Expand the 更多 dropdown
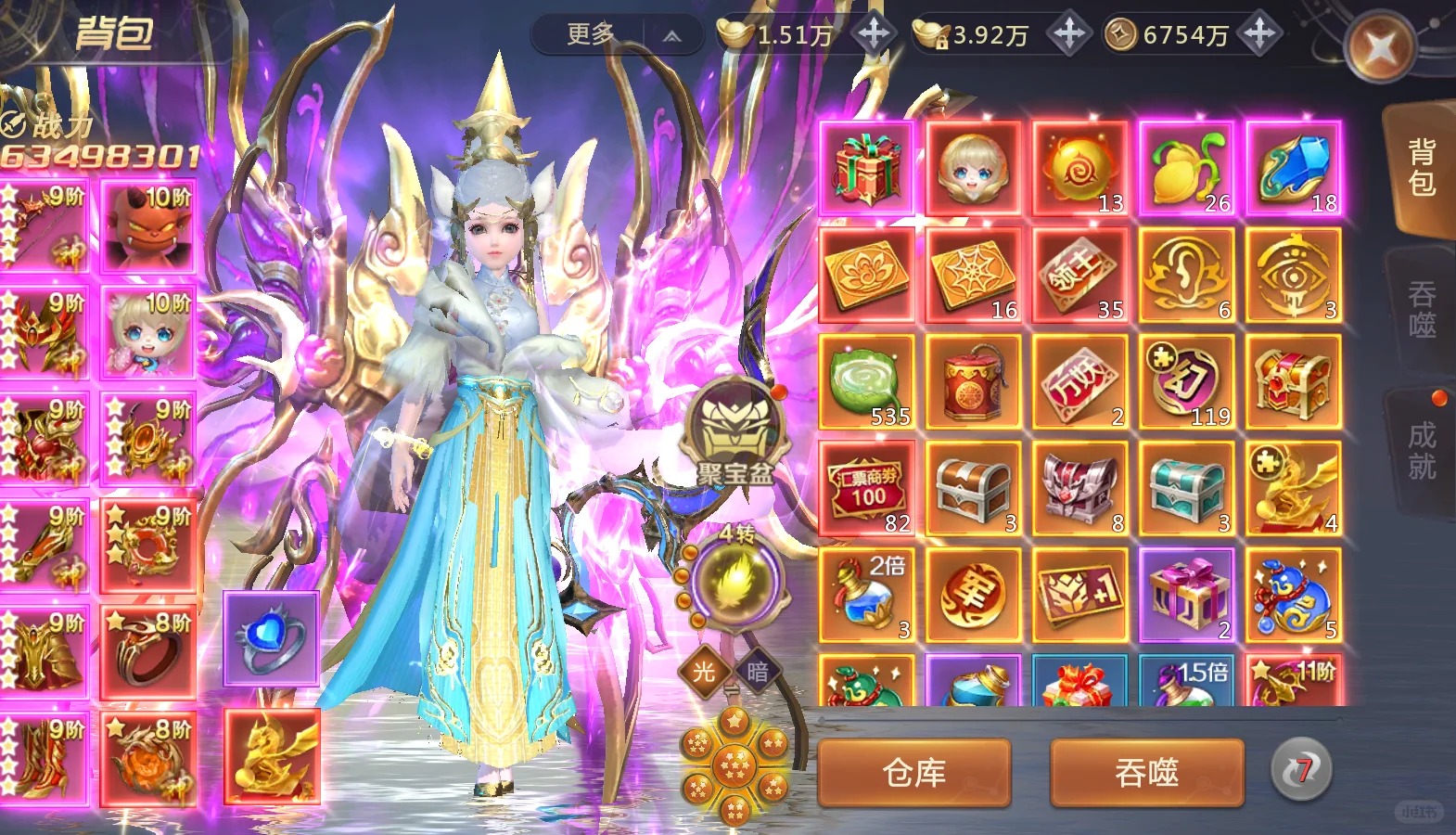 click(x=617, y=35)
